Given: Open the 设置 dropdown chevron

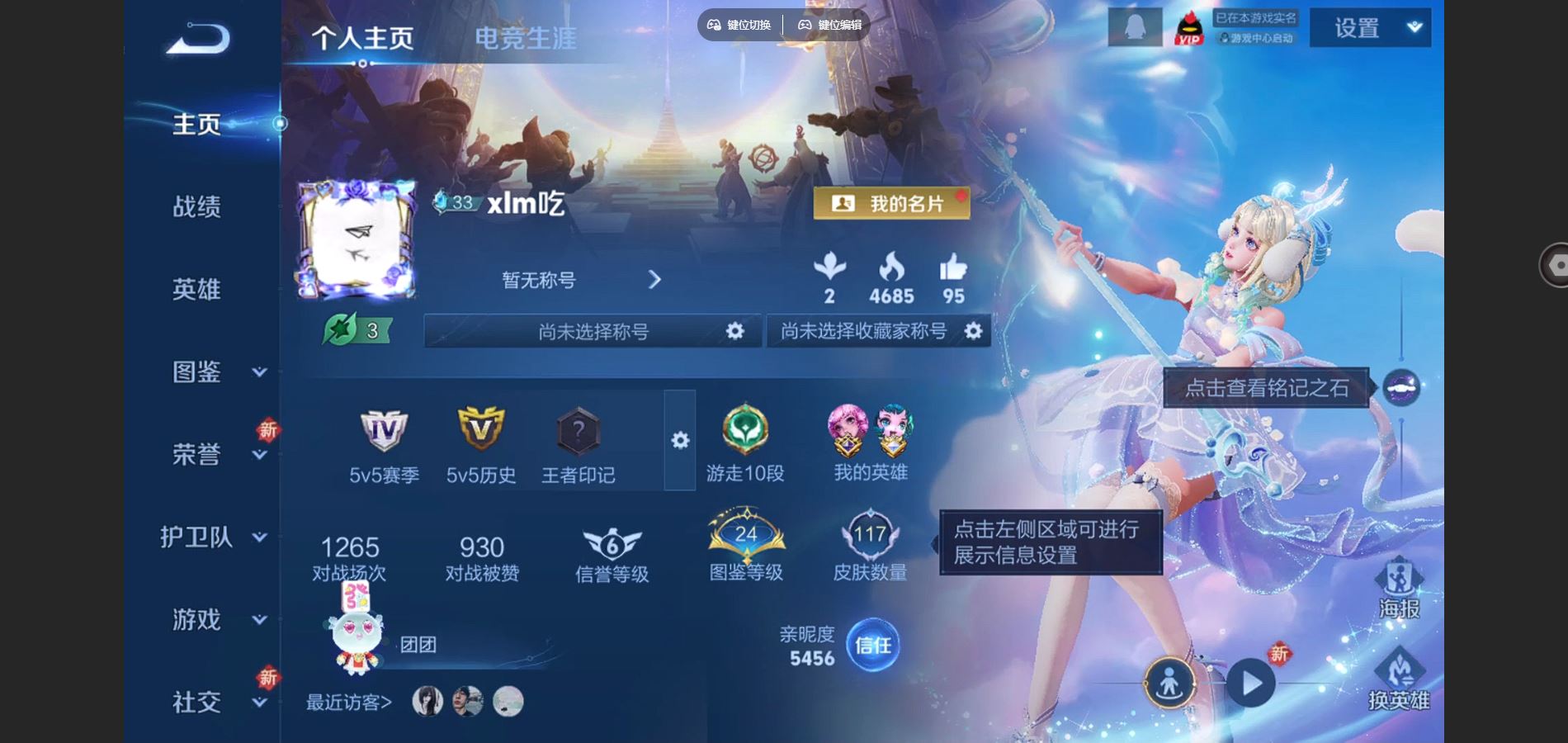Looking at the screenshot, I should coord(1413,26).
